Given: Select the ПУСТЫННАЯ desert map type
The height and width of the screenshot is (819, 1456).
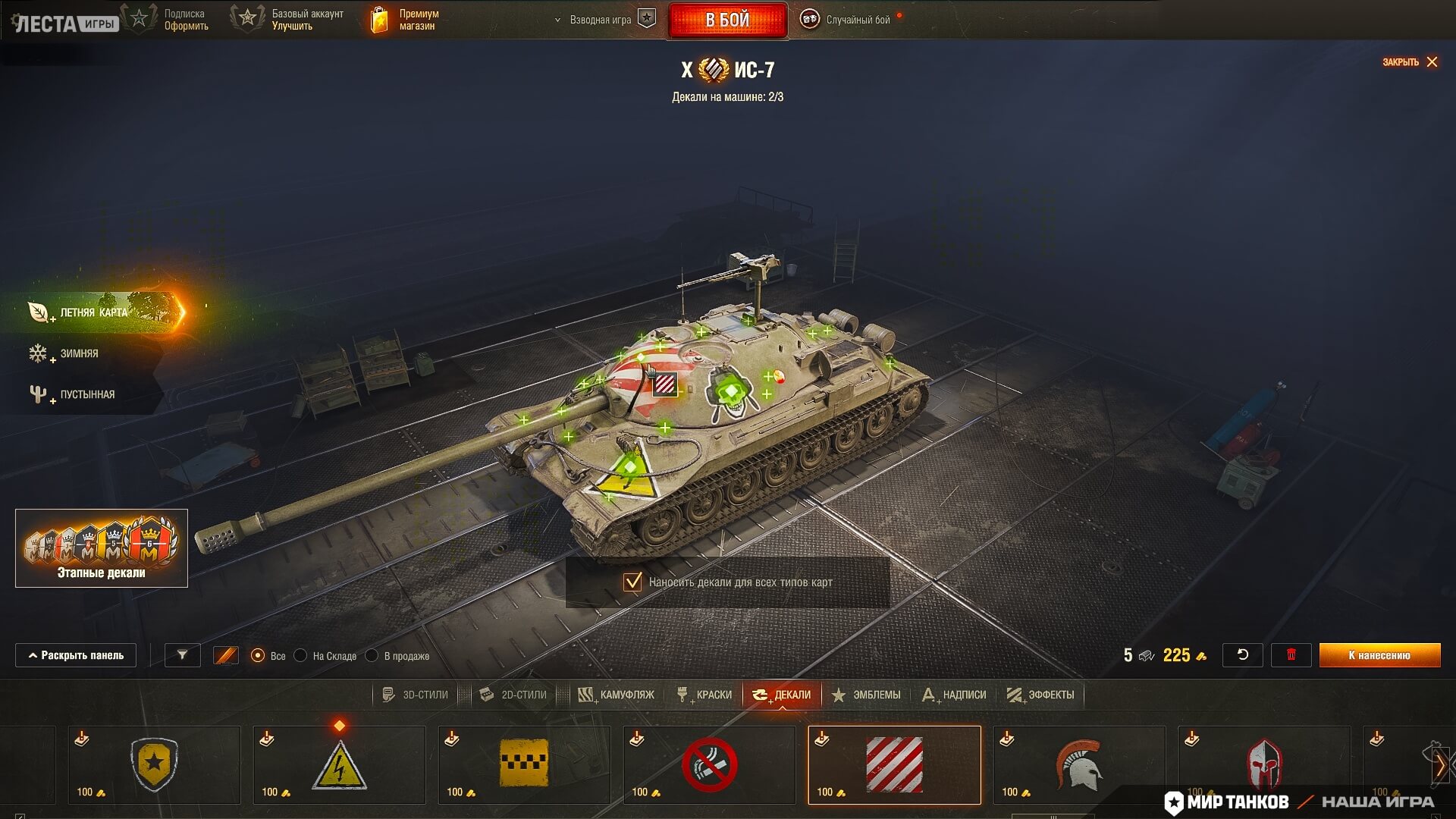Looking at the screenshot, I should [86, 394].
